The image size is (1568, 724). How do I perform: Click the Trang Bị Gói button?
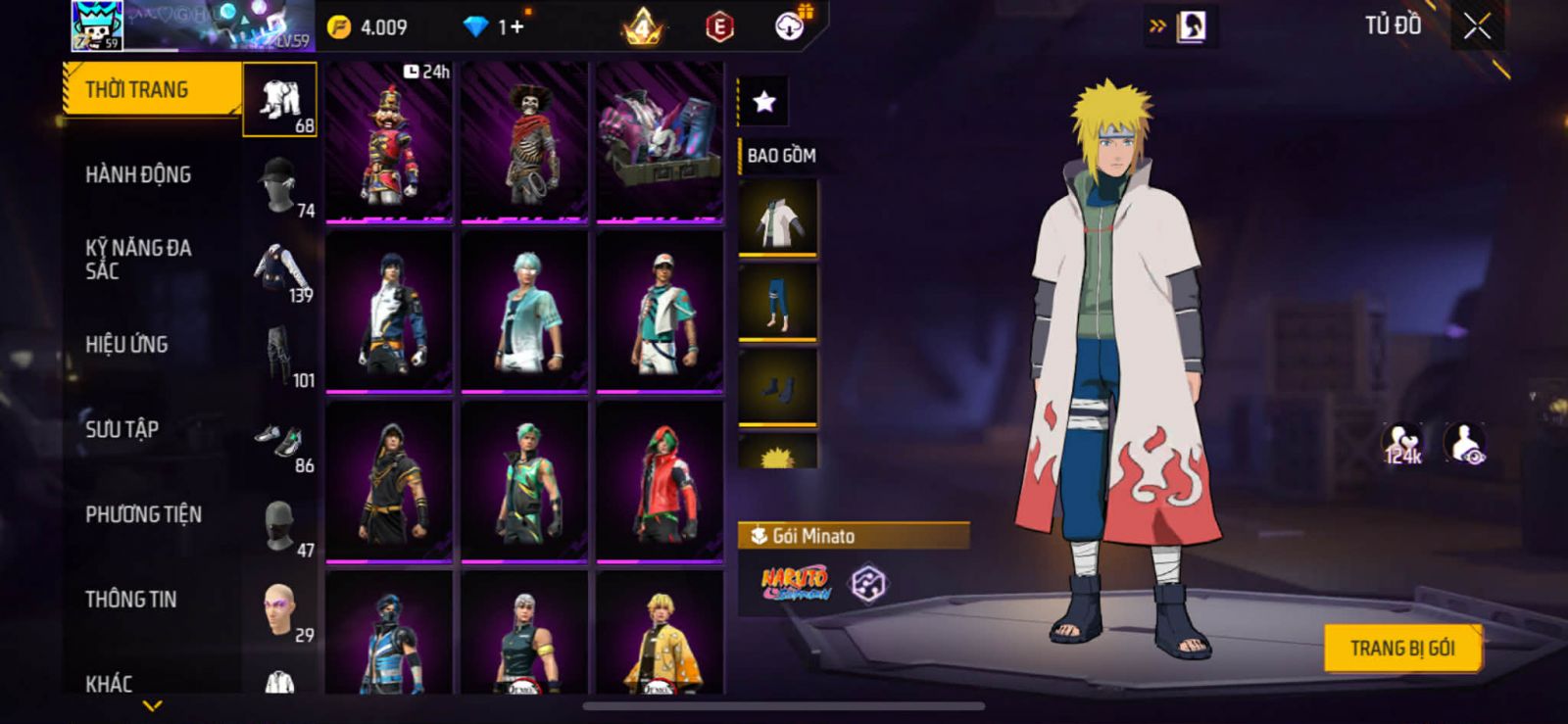(x=1401, y=648)
